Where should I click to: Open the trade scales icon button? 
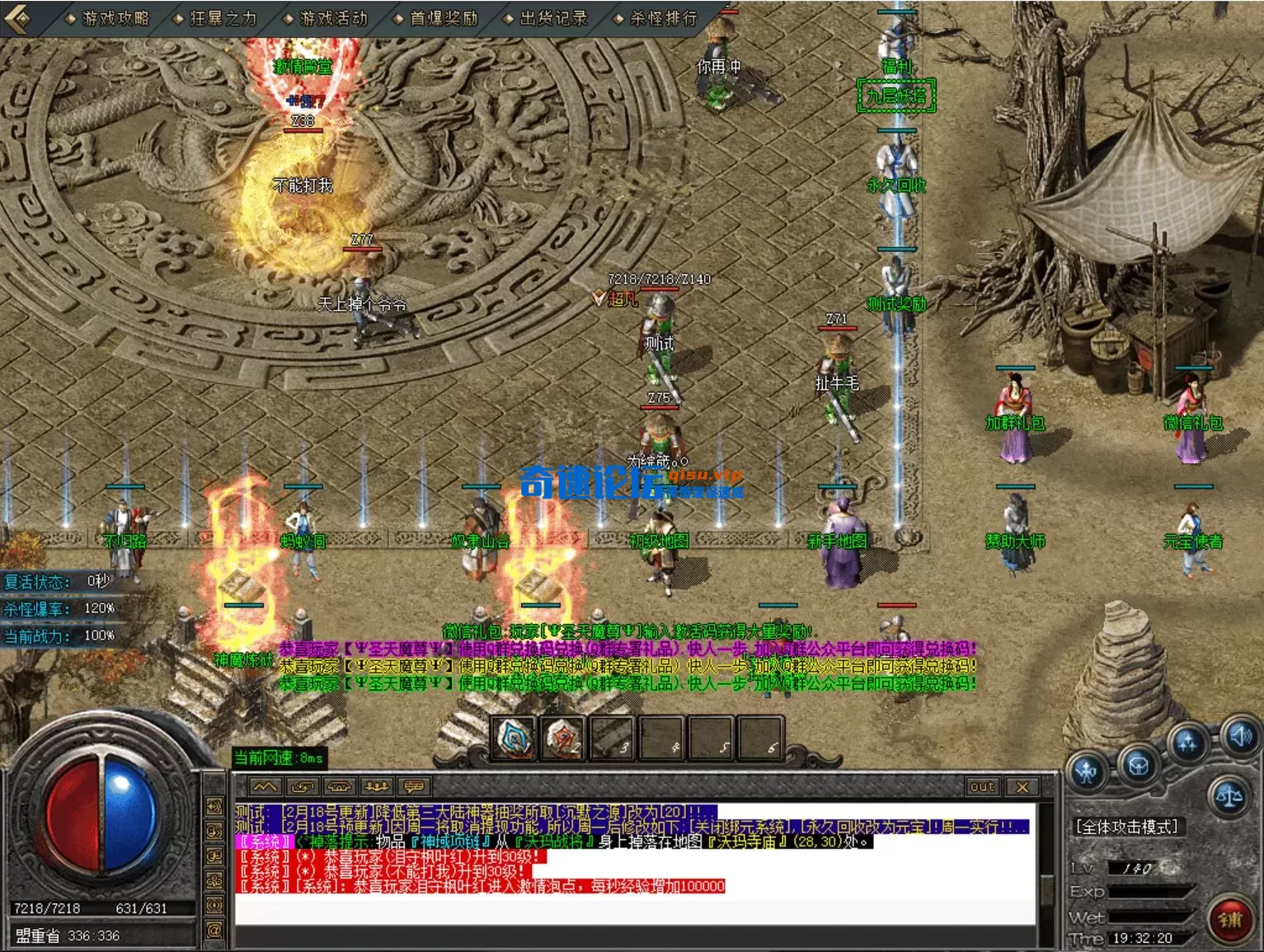pos(1229,796)
